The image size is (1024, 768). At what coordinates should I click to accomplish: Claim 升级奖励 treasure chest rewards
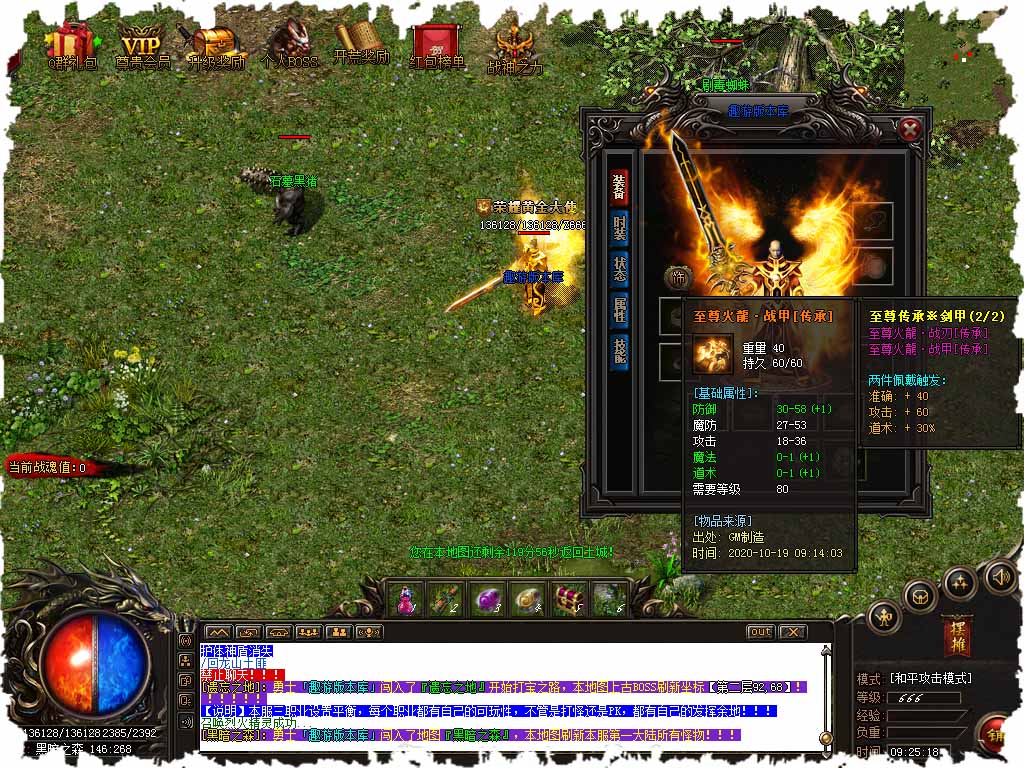pyautogui.click(x=213, y=45)
